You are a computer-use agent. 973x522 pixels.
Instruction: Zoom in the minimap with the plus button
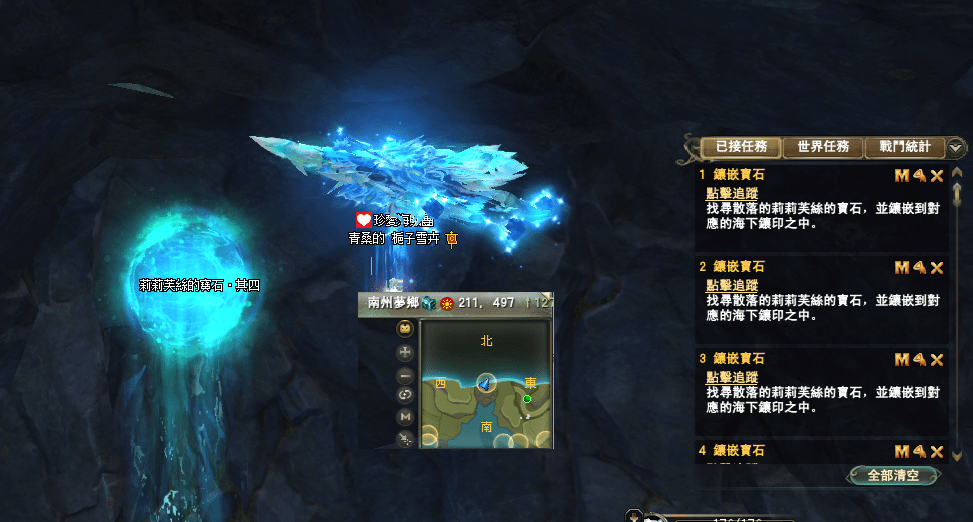405,352
